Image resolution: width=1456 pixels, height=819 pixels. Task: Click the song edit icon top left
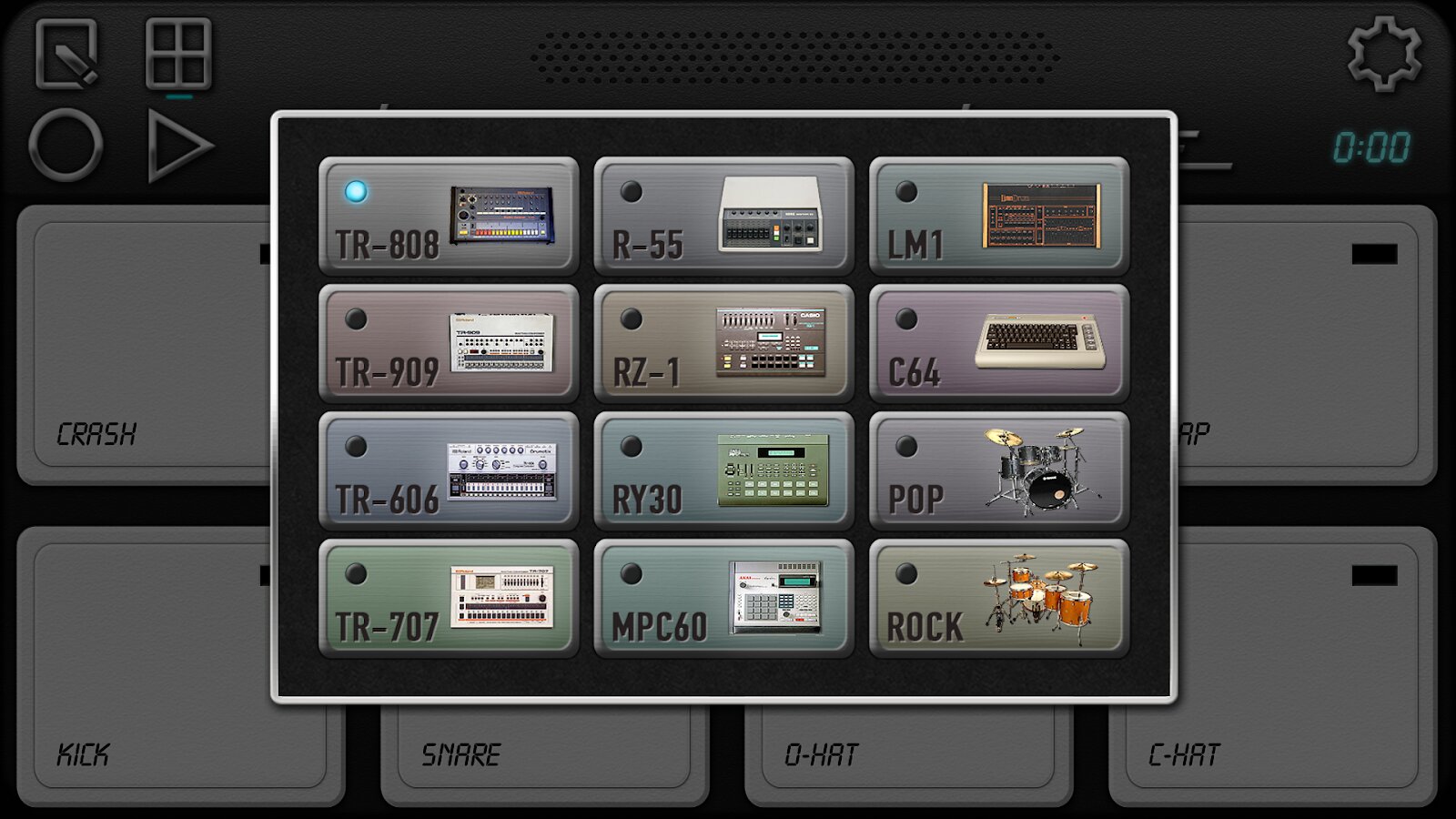pos(68,55)
